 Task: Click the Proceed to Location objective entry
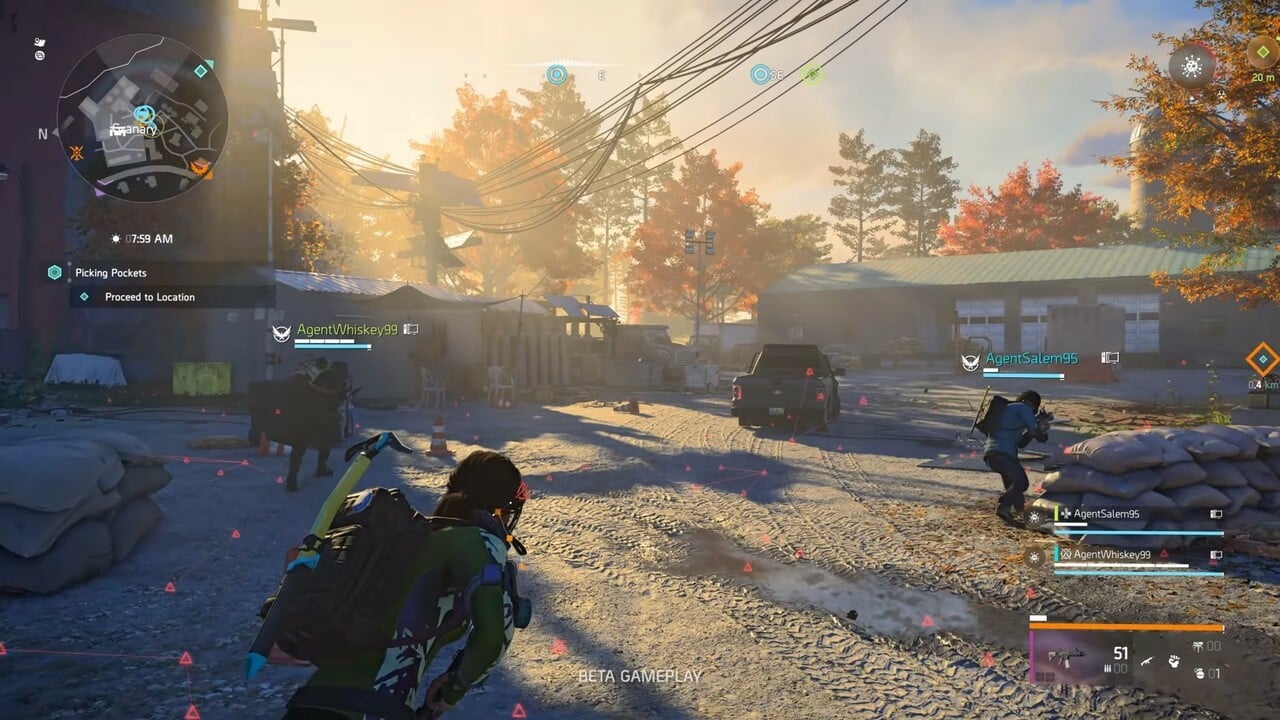pos(148,295)
